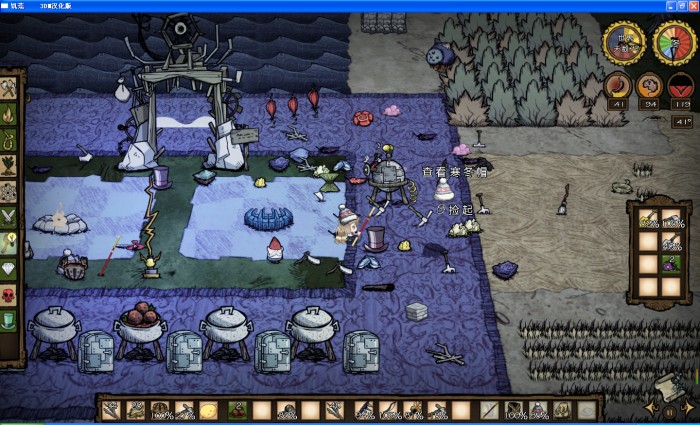Viewport: 700px width, 425px height.
Task: Select the first inventory bar slot
Action: point(111,410)
